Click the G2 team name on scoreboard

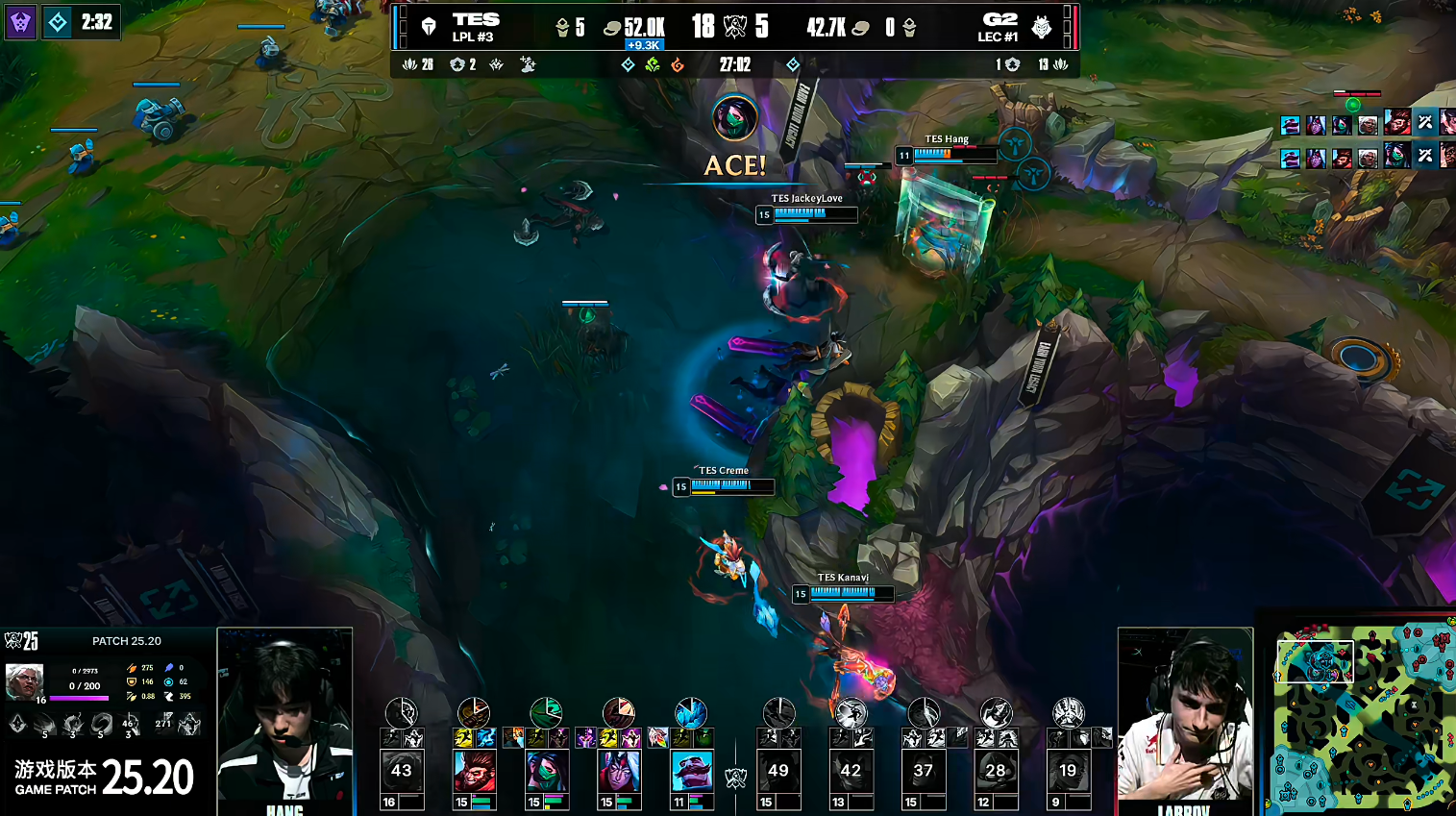click(x=999, y=20)
